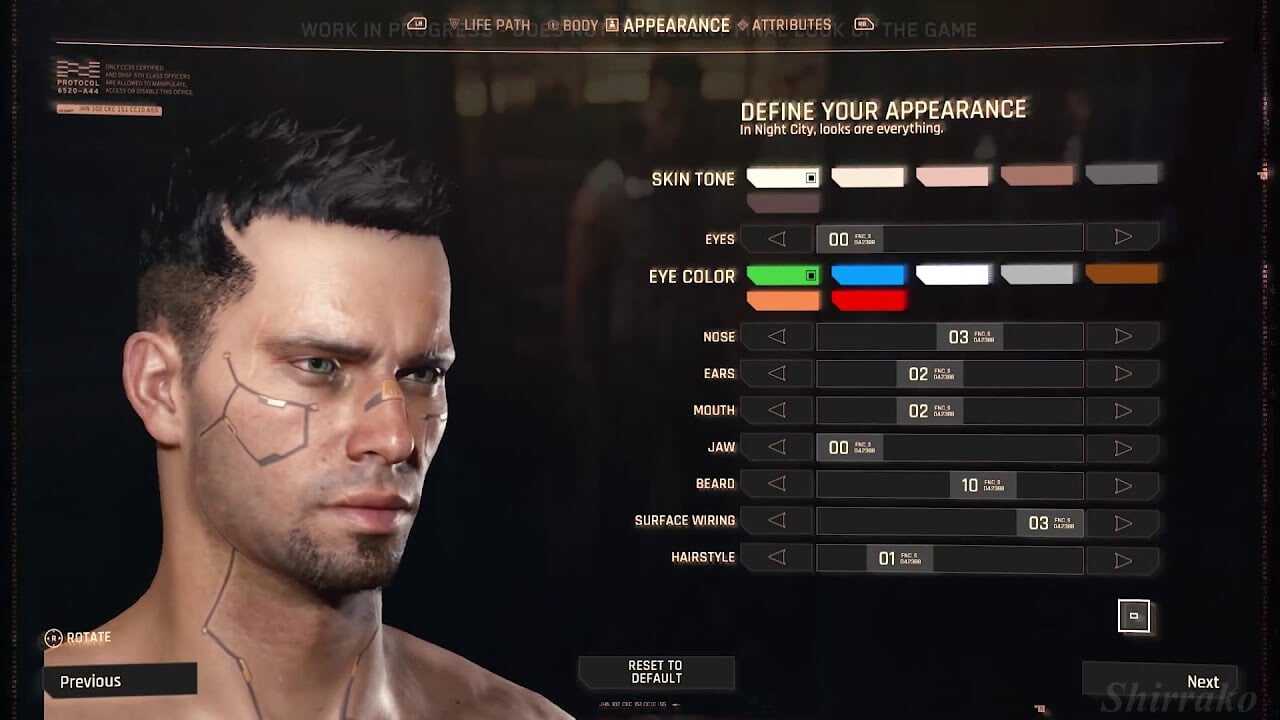Screen dimensions: 1280x720
Task: Click the previous arrow for Nose
Action: pos(776,337)
